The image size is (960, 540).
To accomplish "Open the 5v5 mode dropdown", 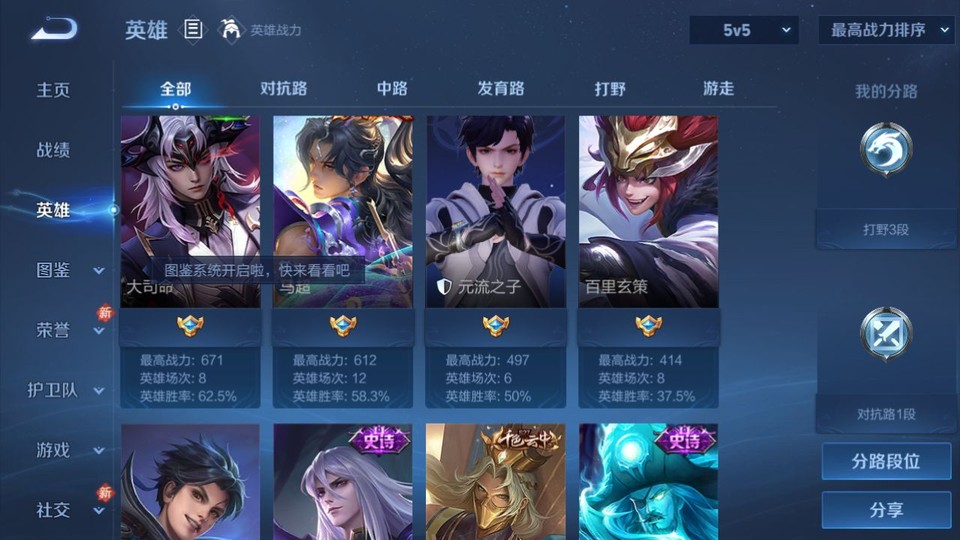I will (x=743, y=31).
